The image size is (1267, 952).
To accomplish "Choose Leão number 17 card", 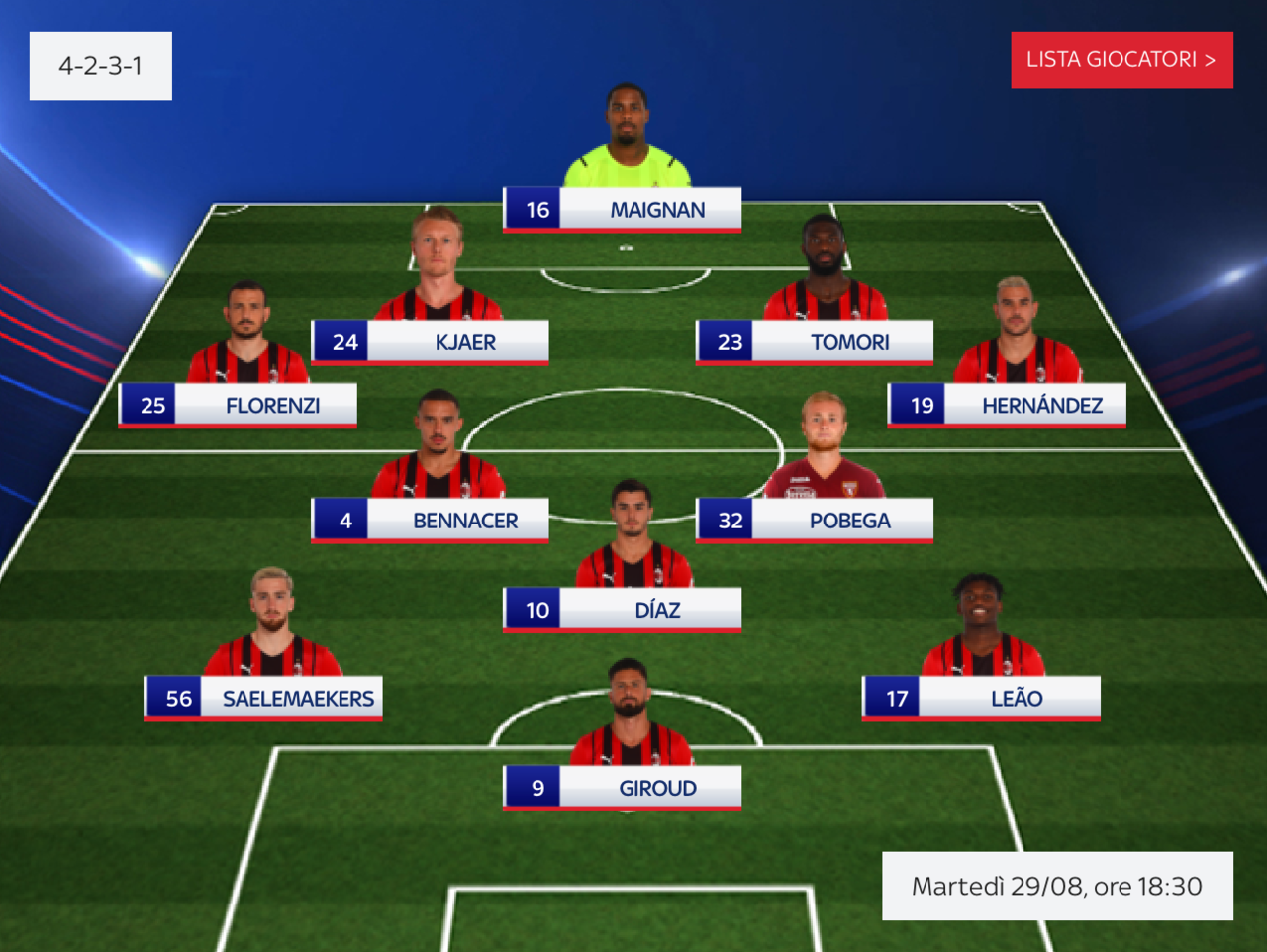I will pos(981,699).
